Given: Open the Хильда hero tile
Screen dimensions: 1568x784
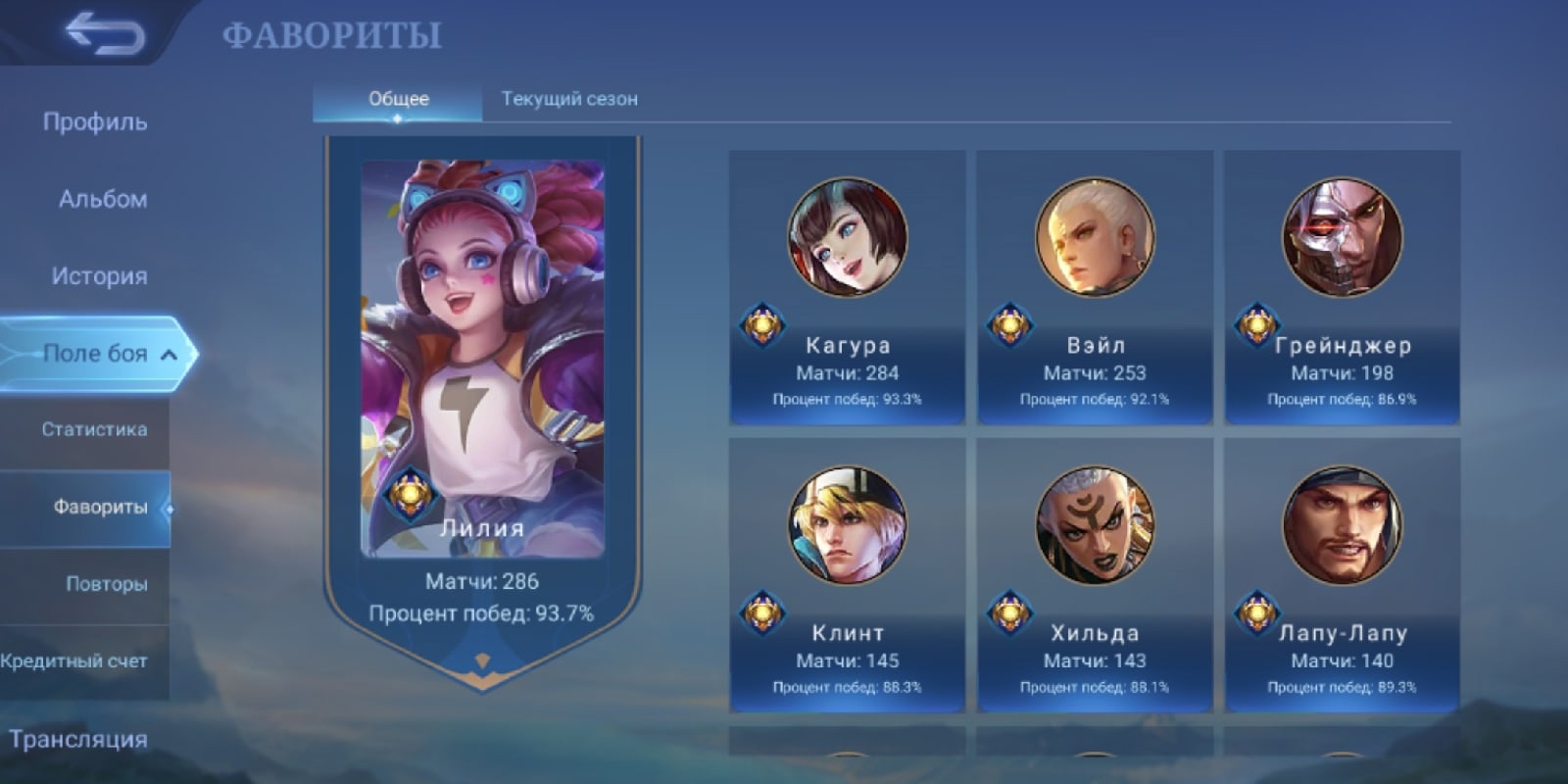Looking at the screenshot, I should tap(1095, 575).
